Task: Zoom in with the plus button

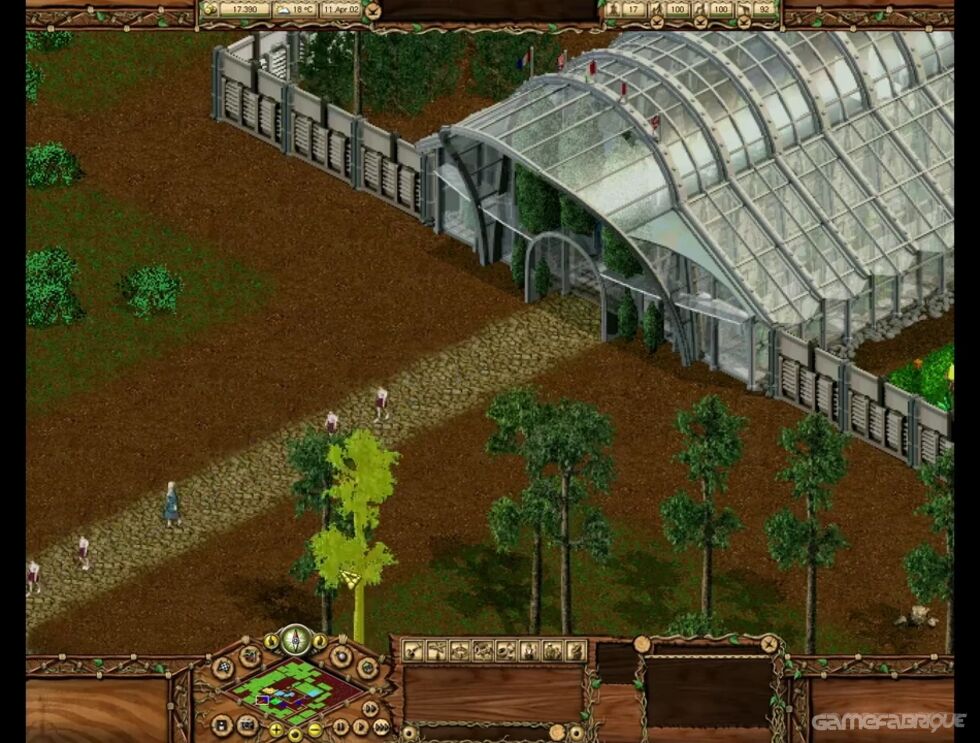Action: (x=275, y=730)
